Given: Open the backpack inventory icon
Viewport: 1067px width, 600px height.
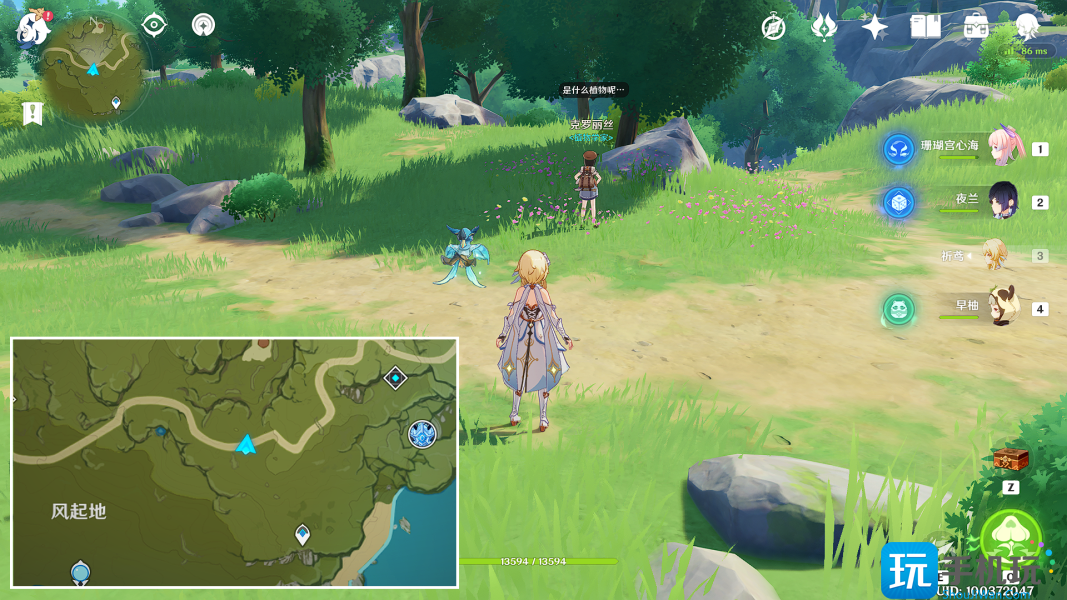Looking at the screenshot, I should [976, 27].
